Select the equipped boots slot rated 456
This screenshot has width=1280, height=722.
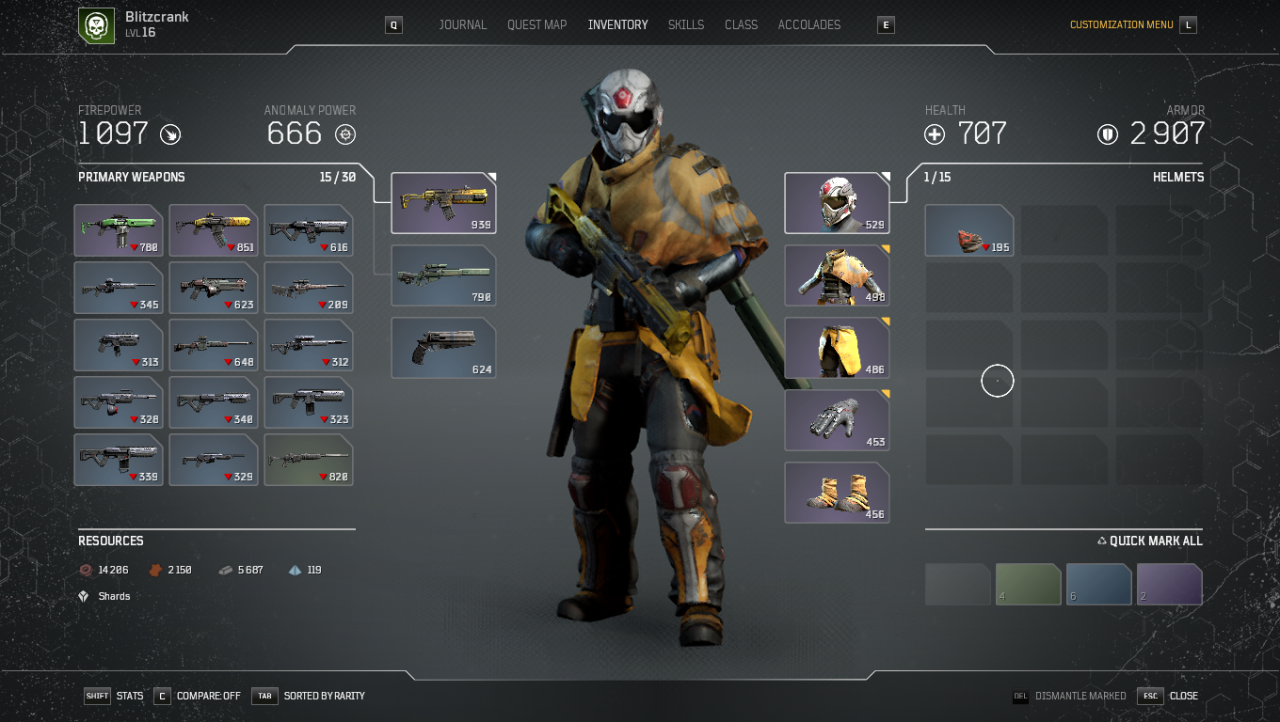point(837,493)
